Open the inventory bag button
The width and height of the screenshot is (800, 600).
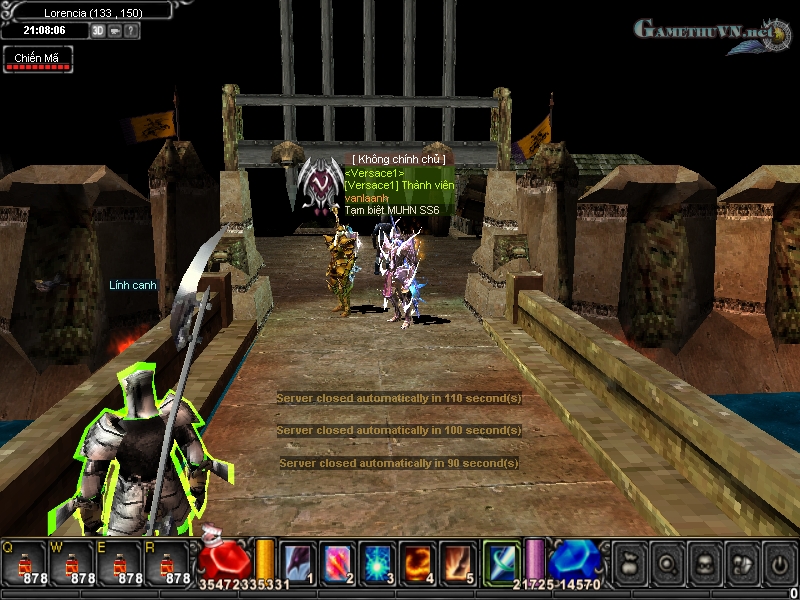629,563
